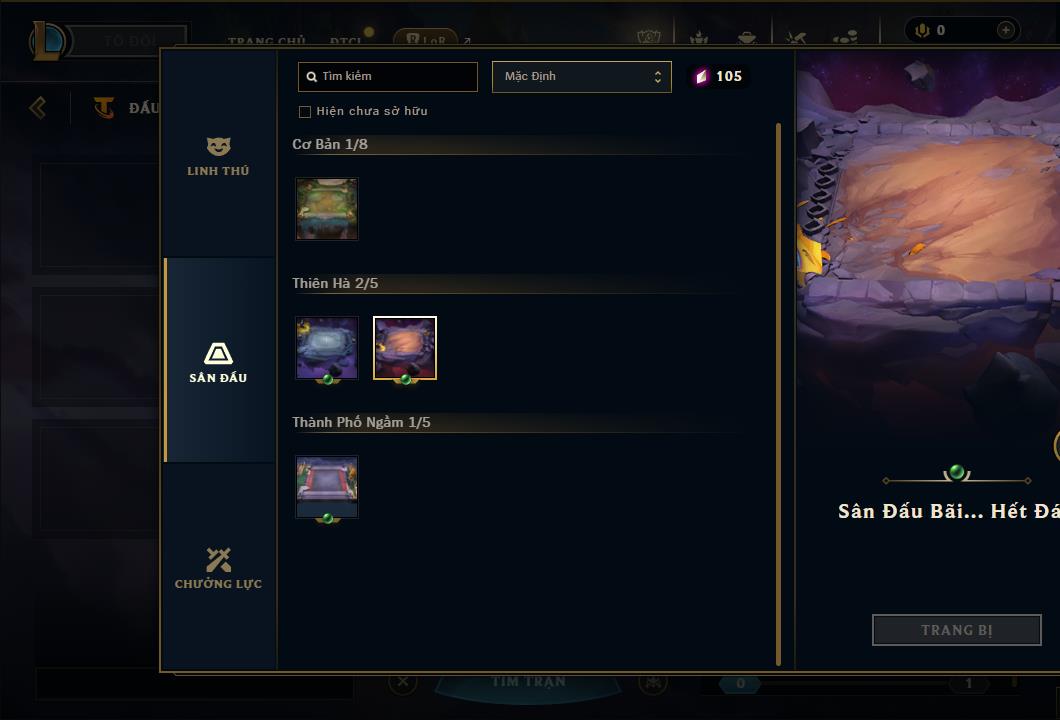The image size is (1060, 720).
Task: Click the Tìm Trận button
Action: pyautogui.click(x=528, y=682)
